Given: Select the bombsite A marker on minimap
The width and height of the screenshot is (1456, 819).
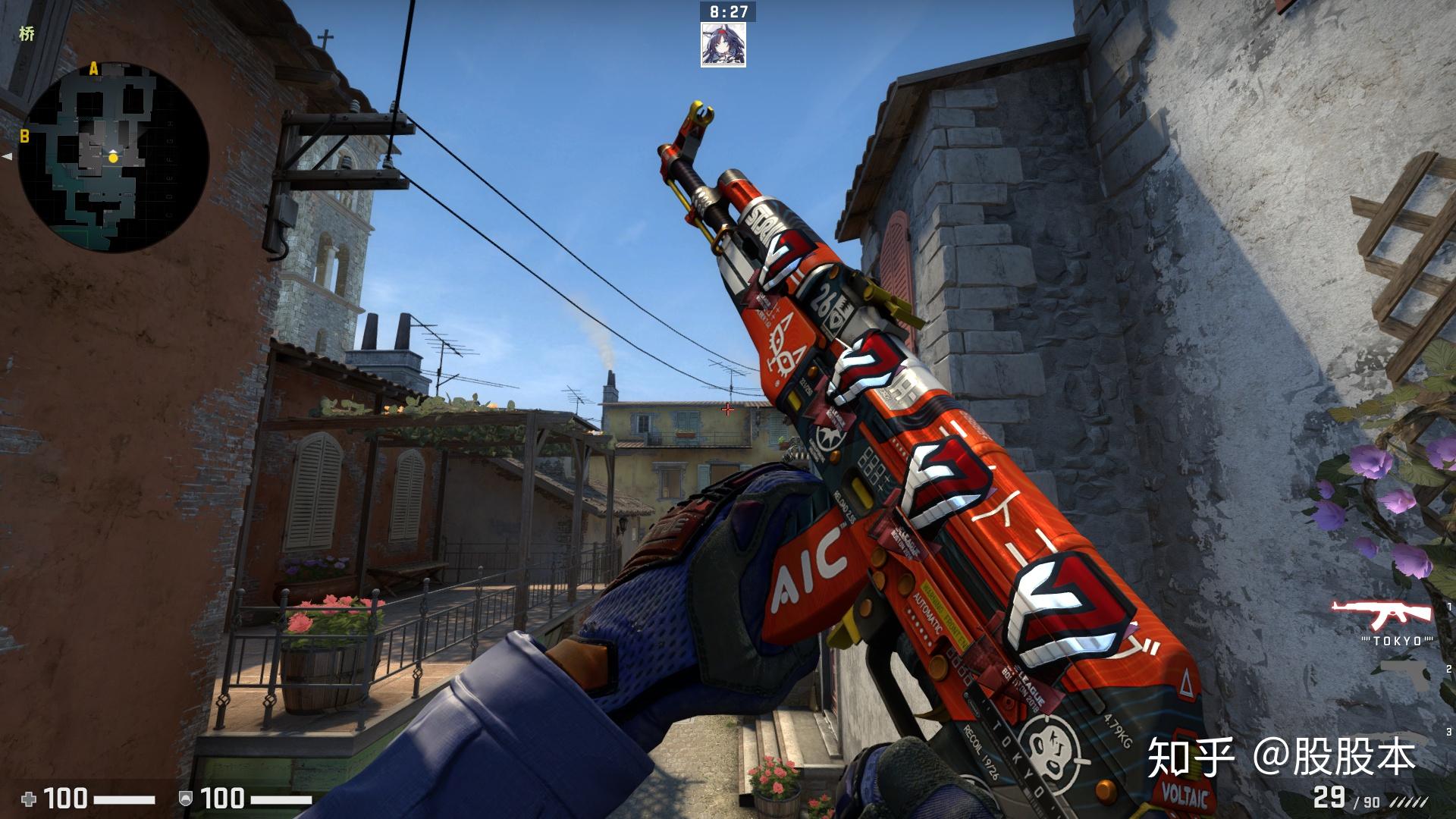Looking at the screenshot, I should pos(93,68).
